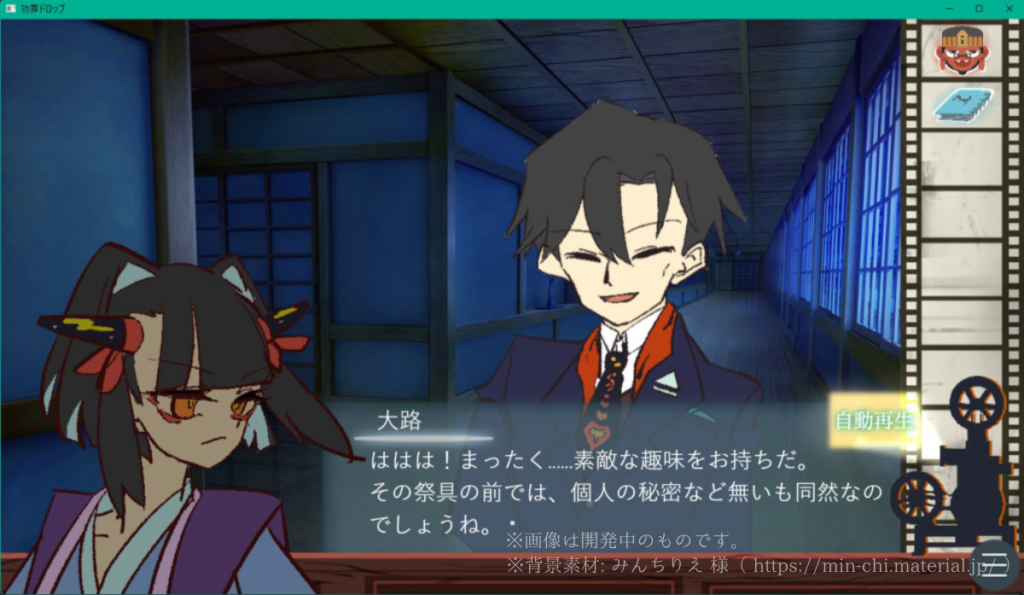This screenshot has width=1024, height=595.
Task: Close the game window
Action: click(x=1007, y=9)
